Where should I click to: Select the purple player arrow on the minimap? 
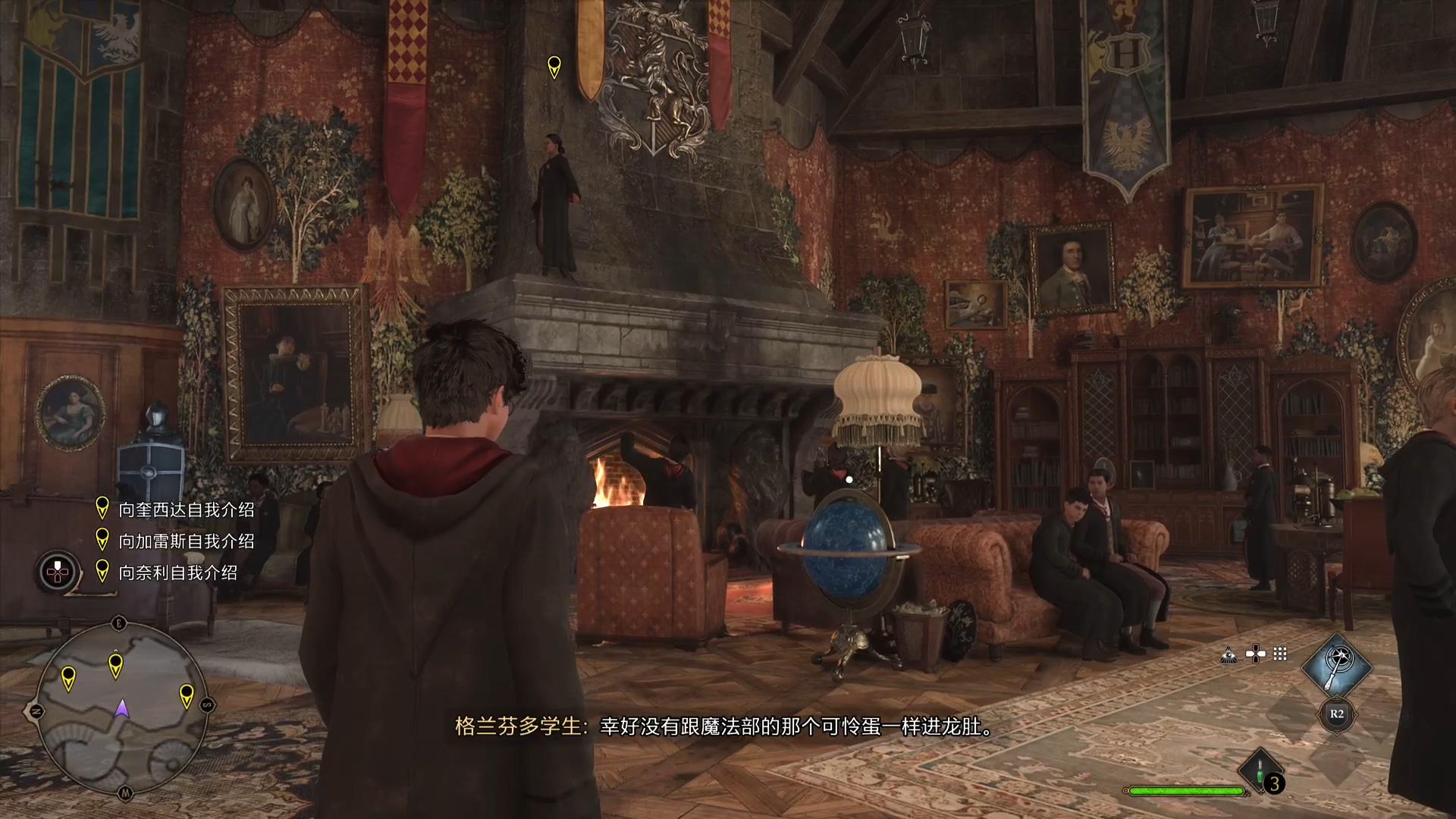[x=122, y=709]
